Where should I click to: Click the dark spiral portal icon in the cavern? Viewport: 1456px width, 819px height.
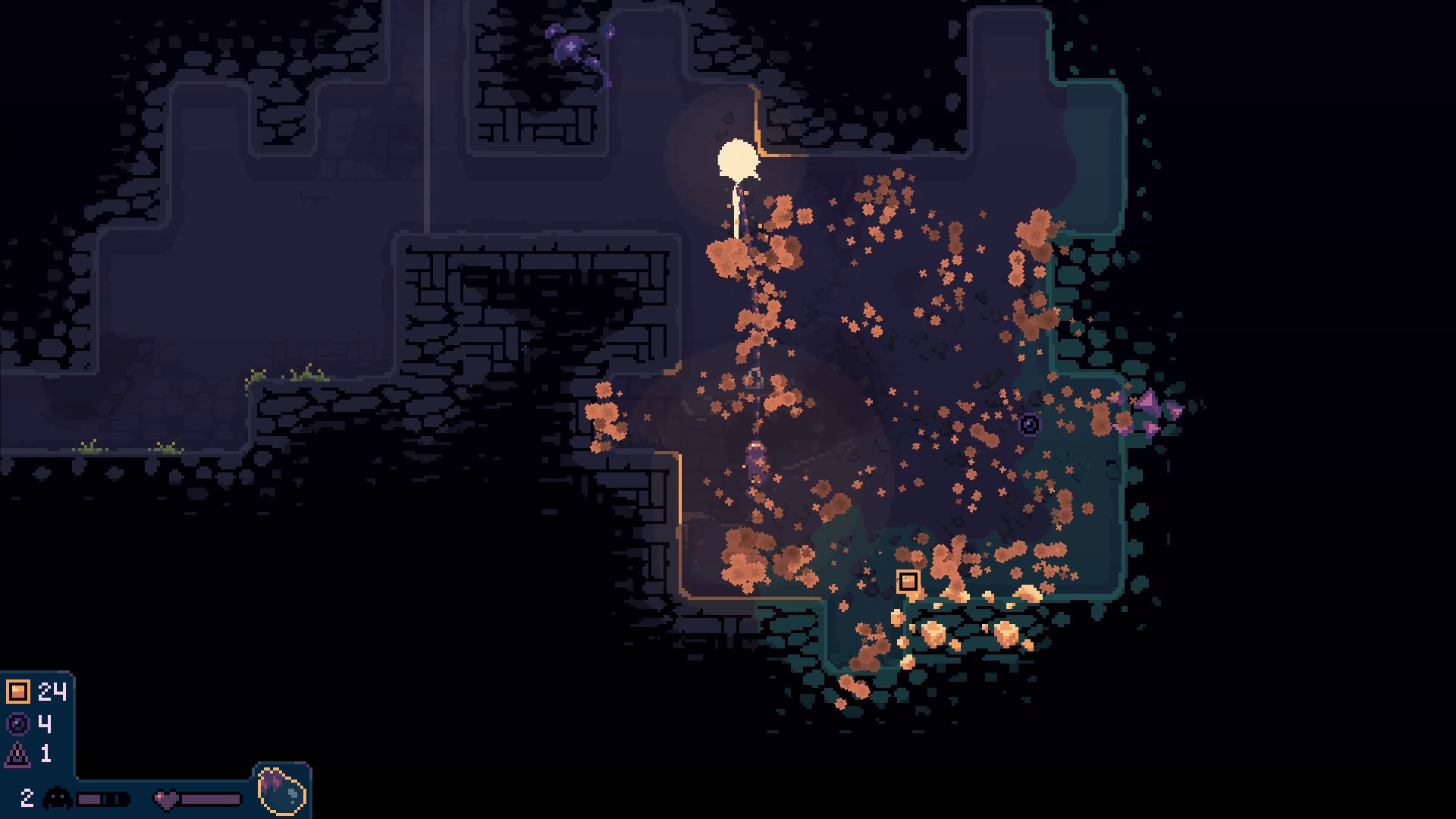click(1029, 425)
